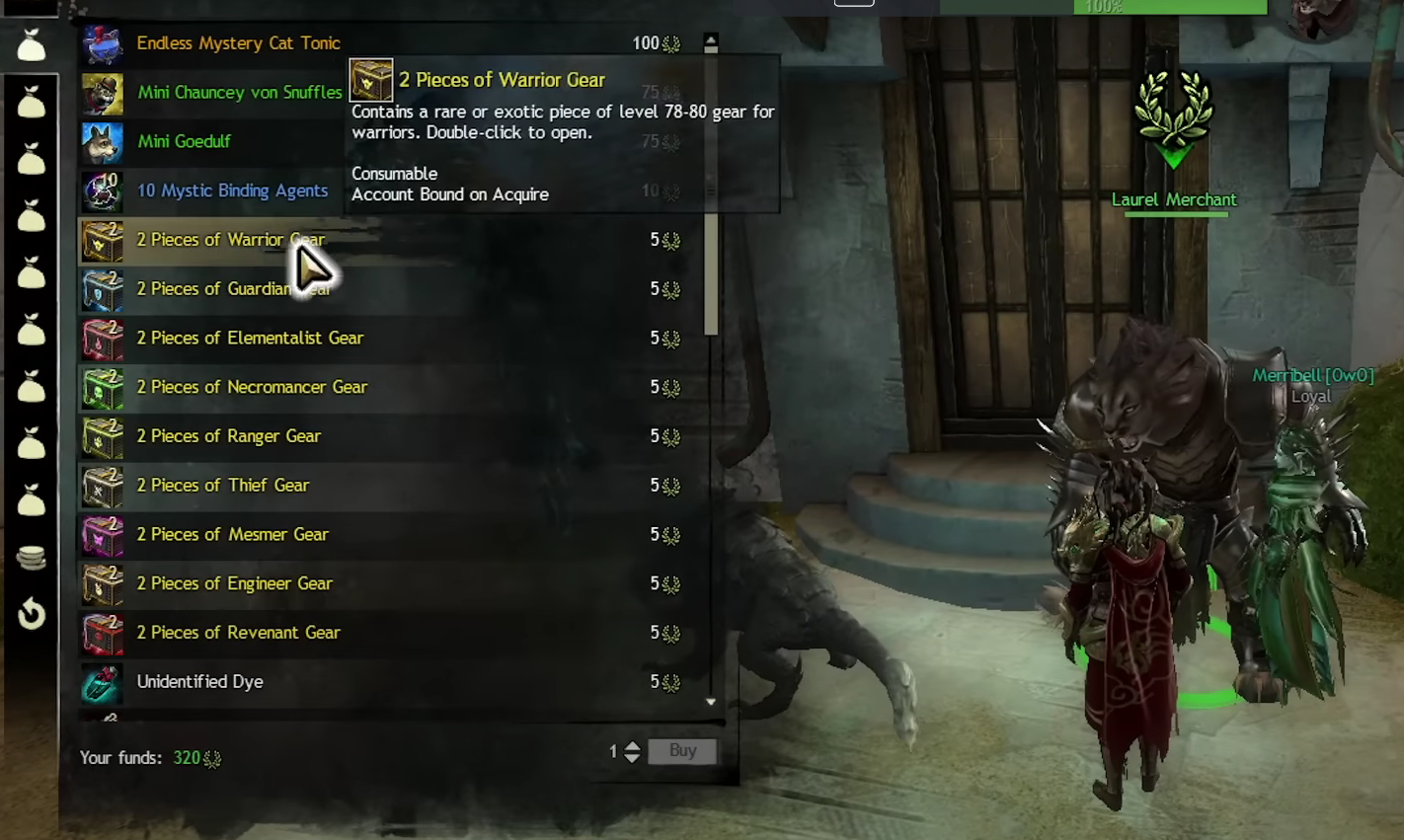The width and height of the screenshot is (1404, 840).
Task: Choose Mini Chauncey von Snuffles item
Action: click(x=239, y=93)
